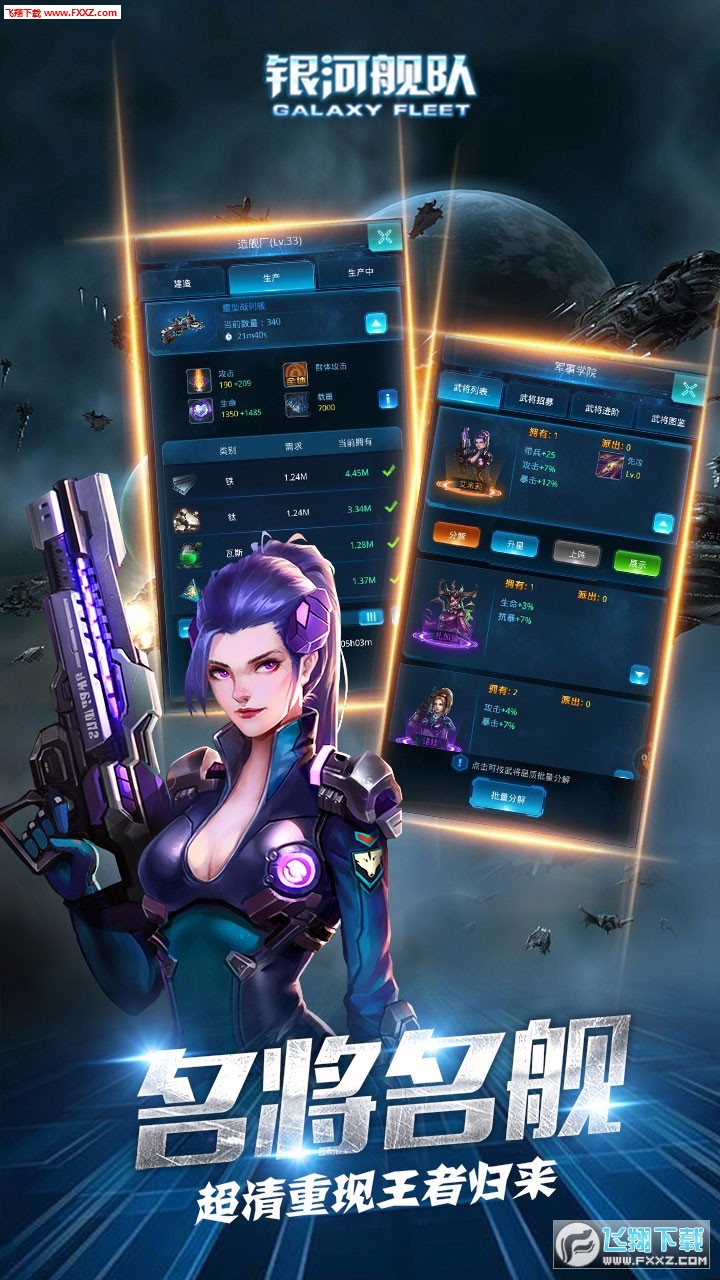Collapse the battleship entry with the up arrow

pos(375,323)
